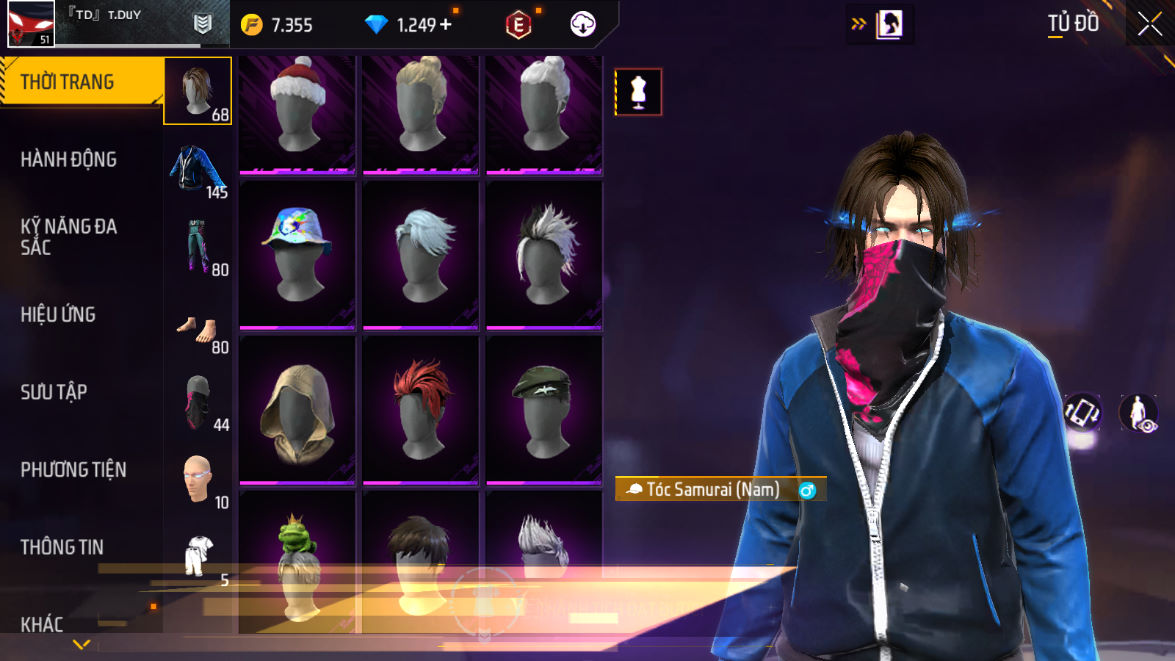Open the Kỹ Năng Đa Sắc category

[x=69, y=236]
